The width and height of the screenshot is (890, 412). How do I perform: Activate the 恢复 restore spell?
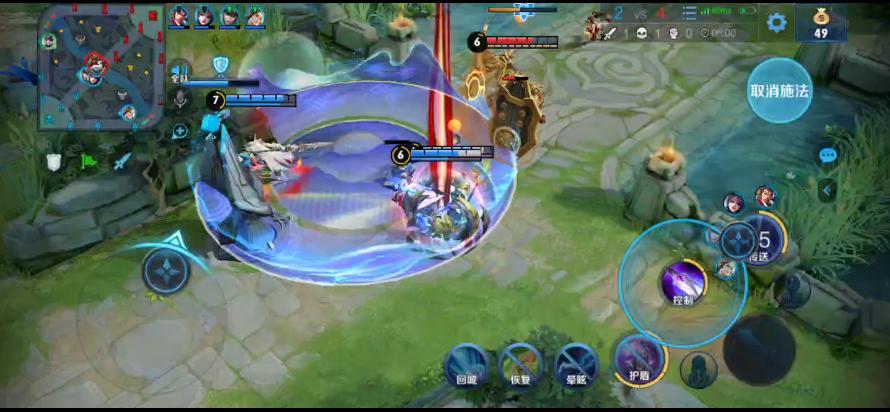521,363
